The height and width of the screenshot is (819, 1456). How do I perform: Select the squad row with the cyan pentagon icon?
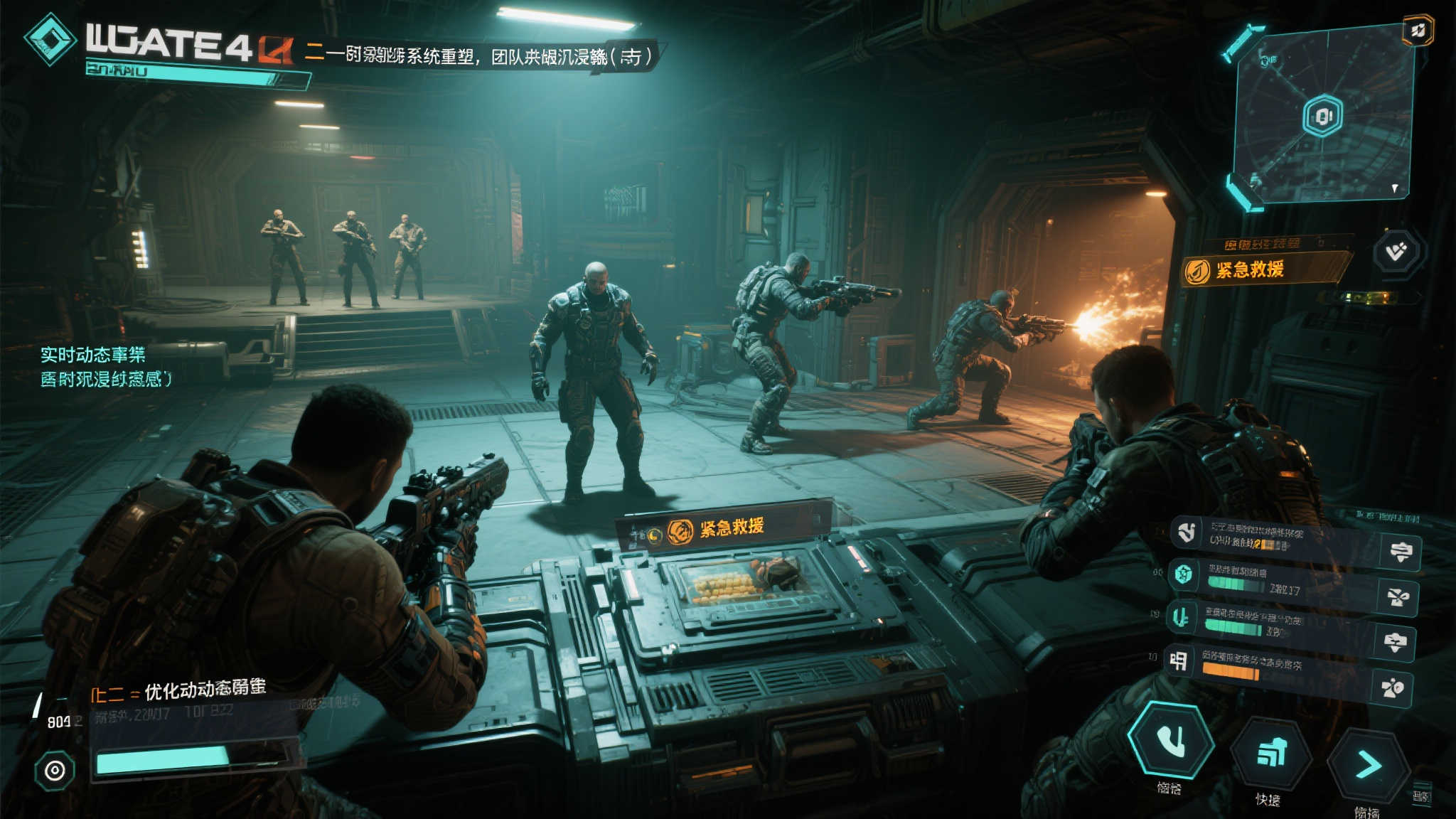1273,577
